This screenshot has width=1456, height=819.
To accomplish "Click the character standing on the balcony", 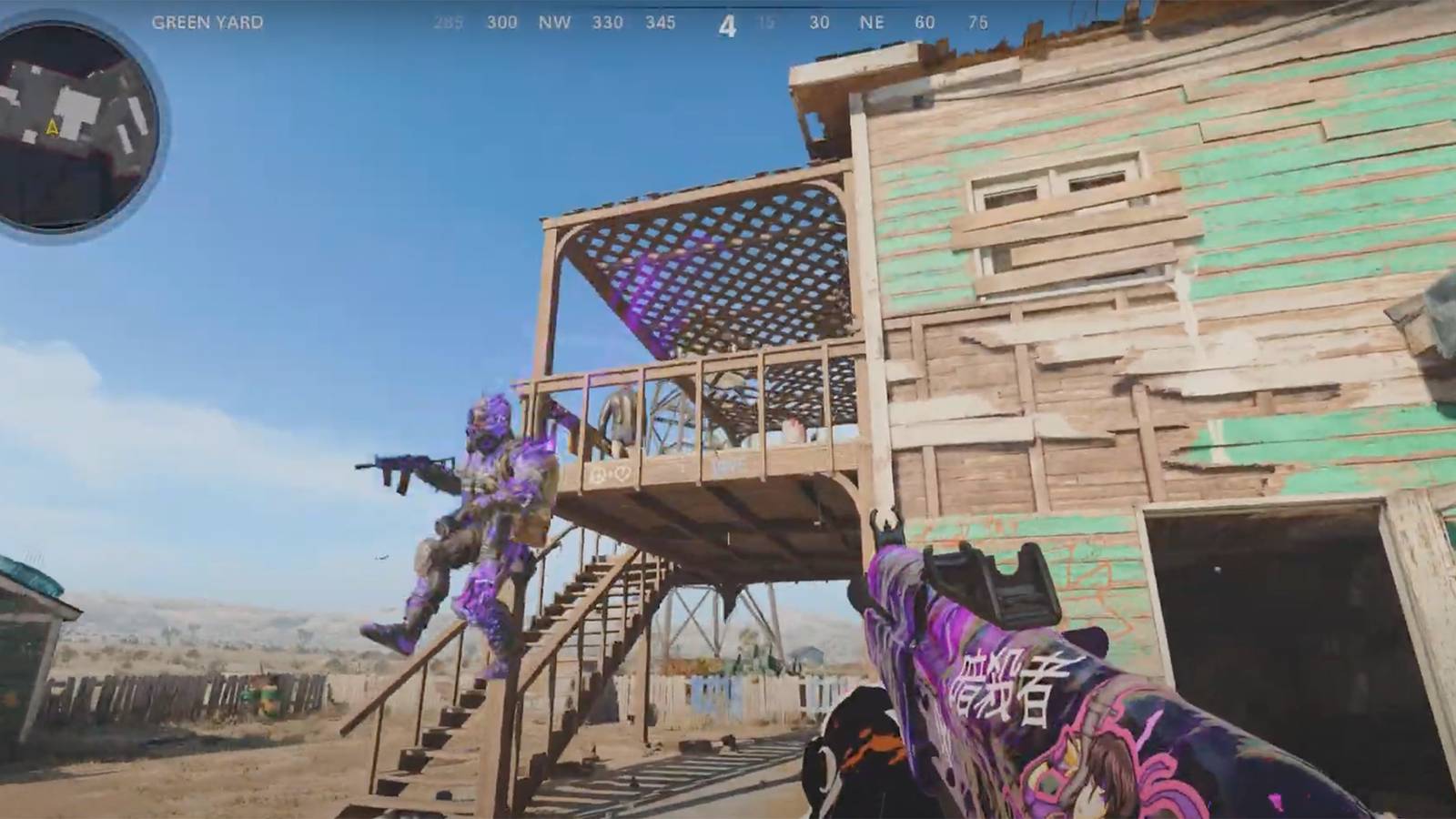I will (x=619, y=419).
